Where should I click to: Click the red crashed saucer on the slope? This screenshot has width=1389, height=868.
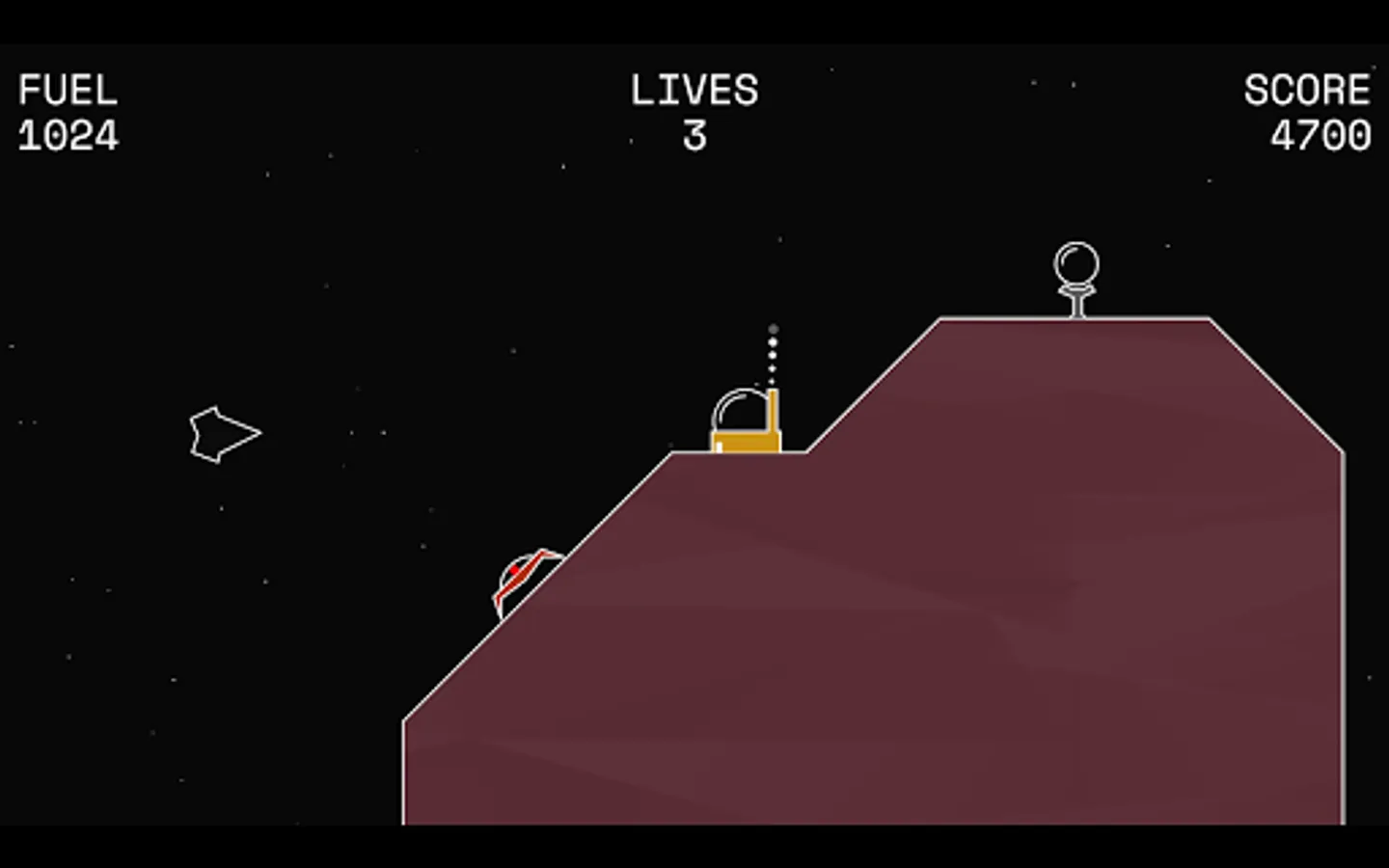(x=526, y=579)
